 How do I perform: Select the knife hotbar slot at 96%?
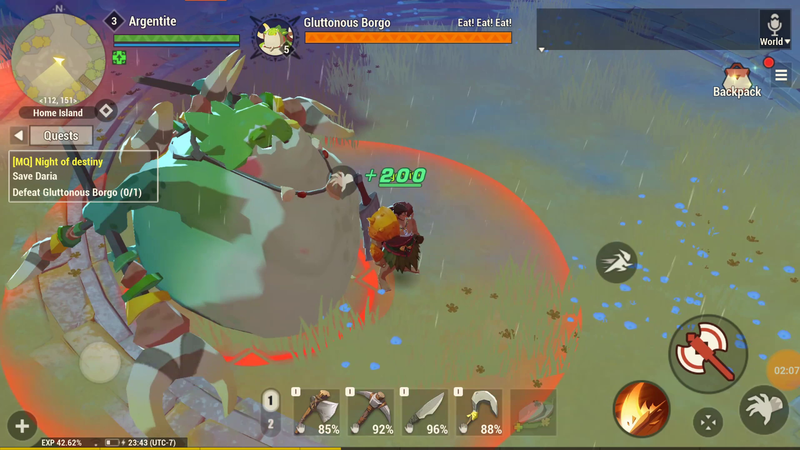pyautogui.click(x=426, y=412)
